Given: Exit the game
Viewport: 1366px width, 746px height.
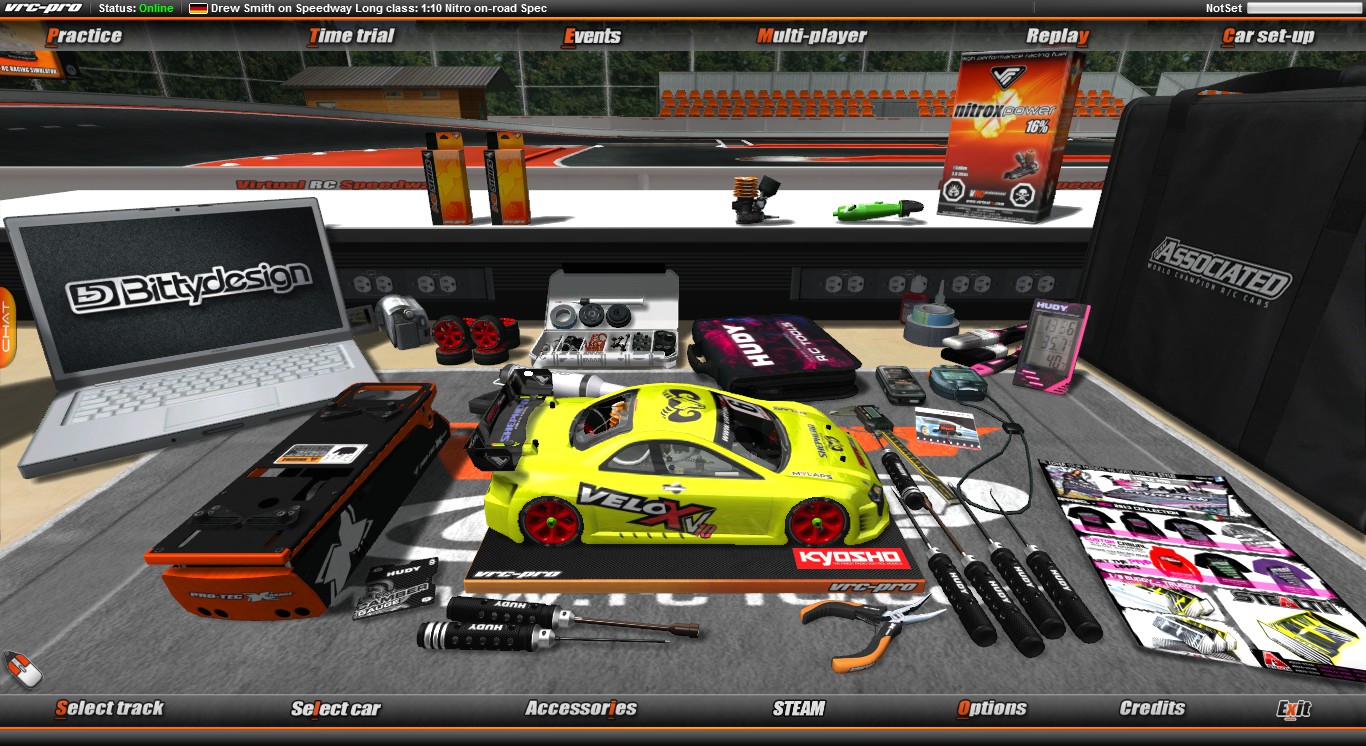Looking at the screenshot, I should (1294, 709).
